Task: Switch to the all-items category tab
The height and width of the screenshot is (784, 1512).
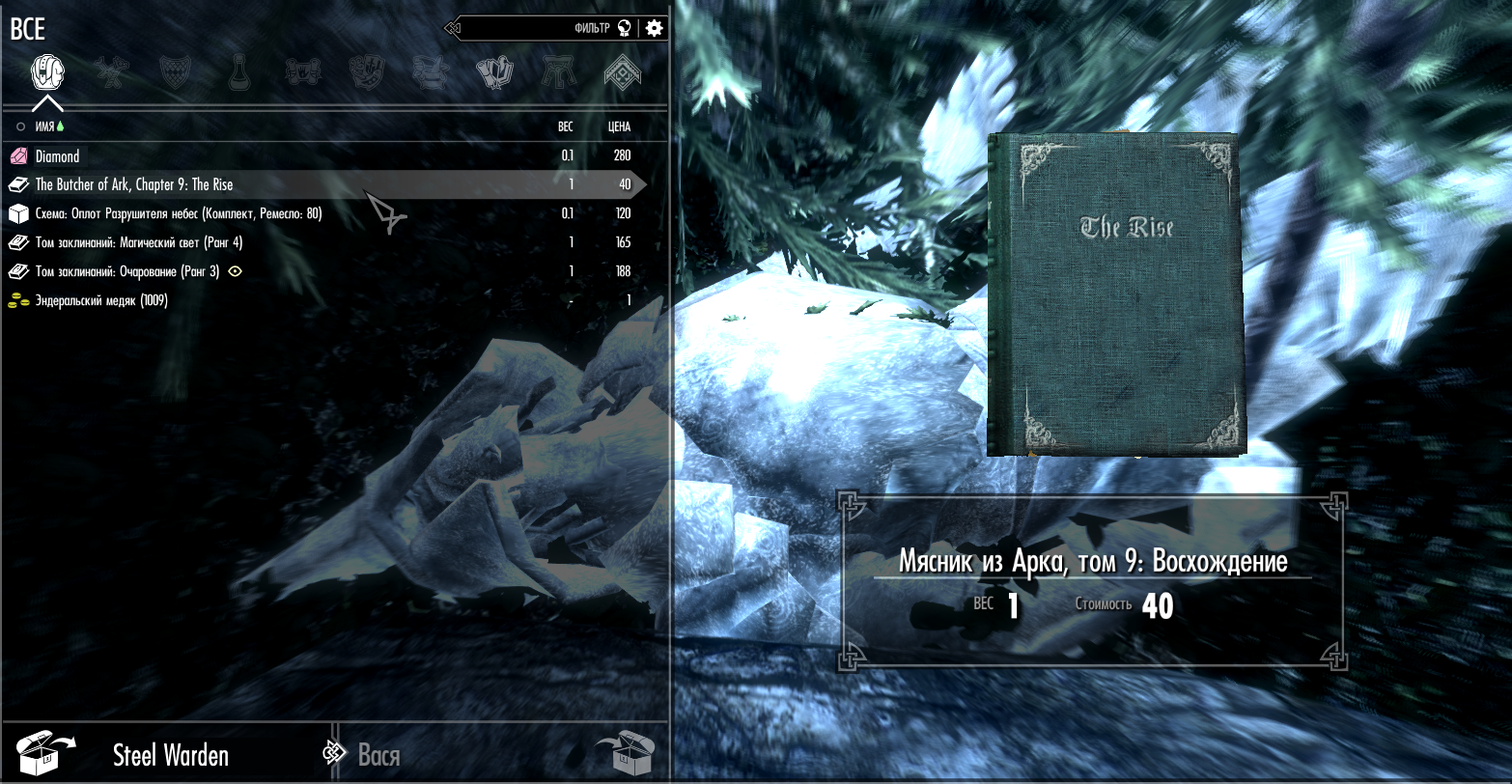Action: 48,71
